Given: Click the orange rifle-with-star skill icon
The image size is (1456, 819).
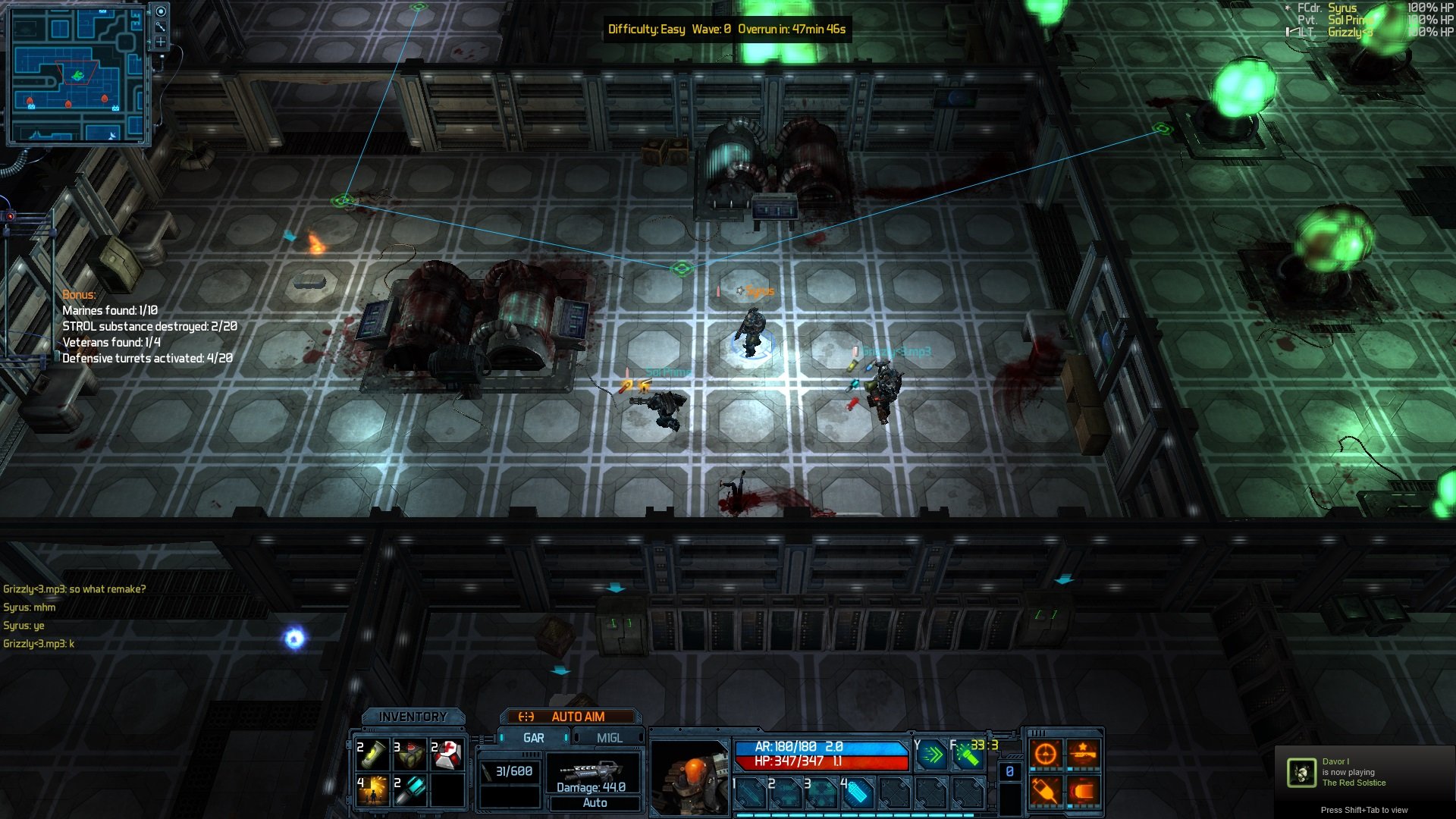Looking at the screenshot, I should [1083, 754].
